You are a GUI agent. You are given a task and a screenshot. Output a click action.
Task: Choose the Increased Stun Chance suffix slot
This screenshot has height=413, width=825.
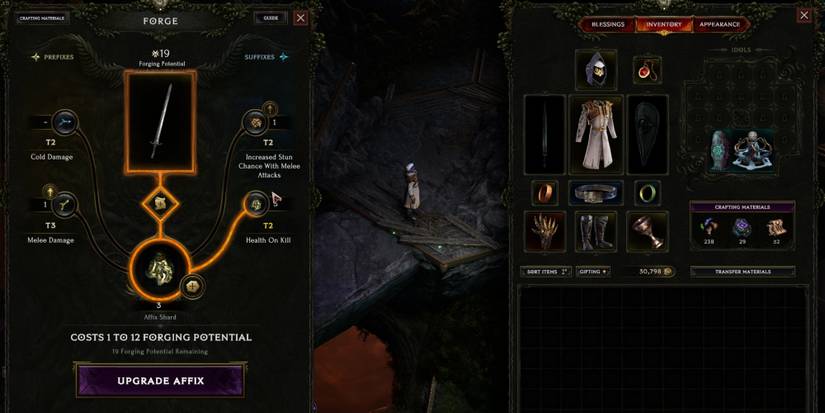click(257, 123)
